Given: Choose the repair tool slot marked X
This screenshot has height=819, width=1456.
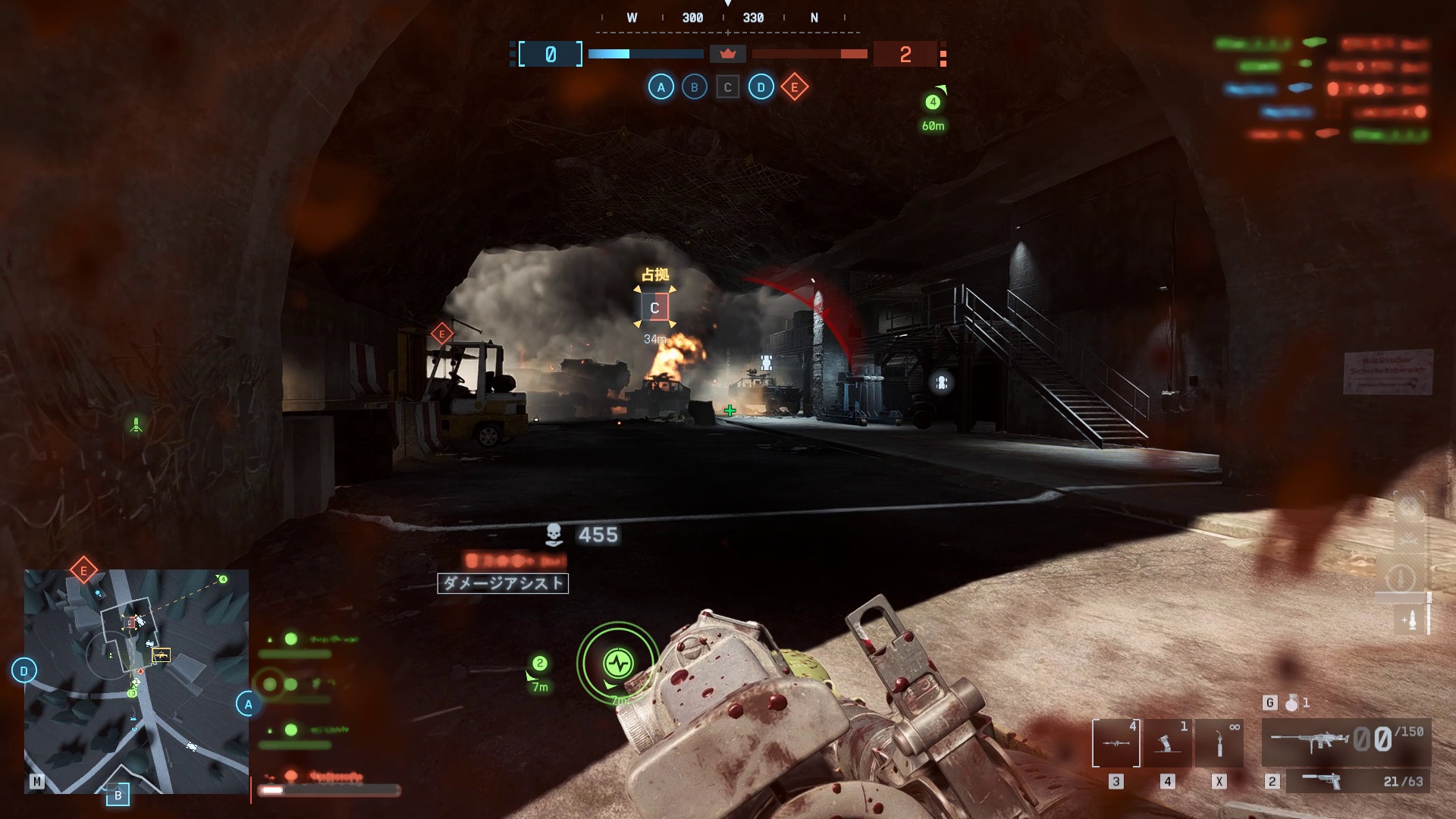Looking at the screenshot, I should point(1219,743).
